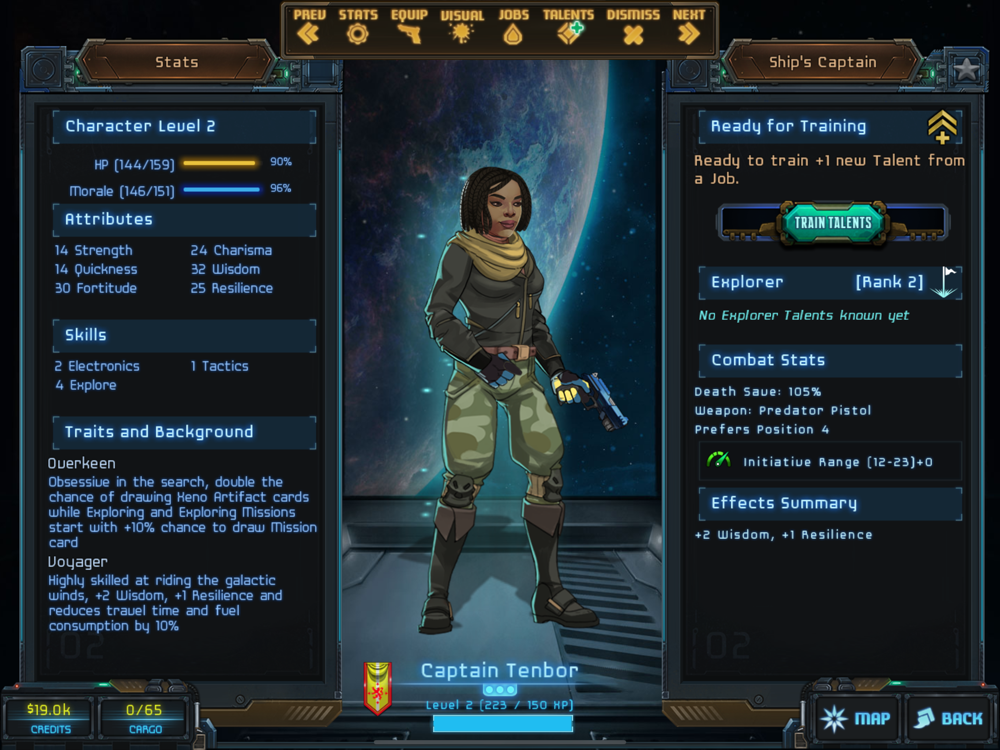Click the Credits display
The height and width of the screenshot is (750, 1000).
pyautogui.click(x=47, y=717)
